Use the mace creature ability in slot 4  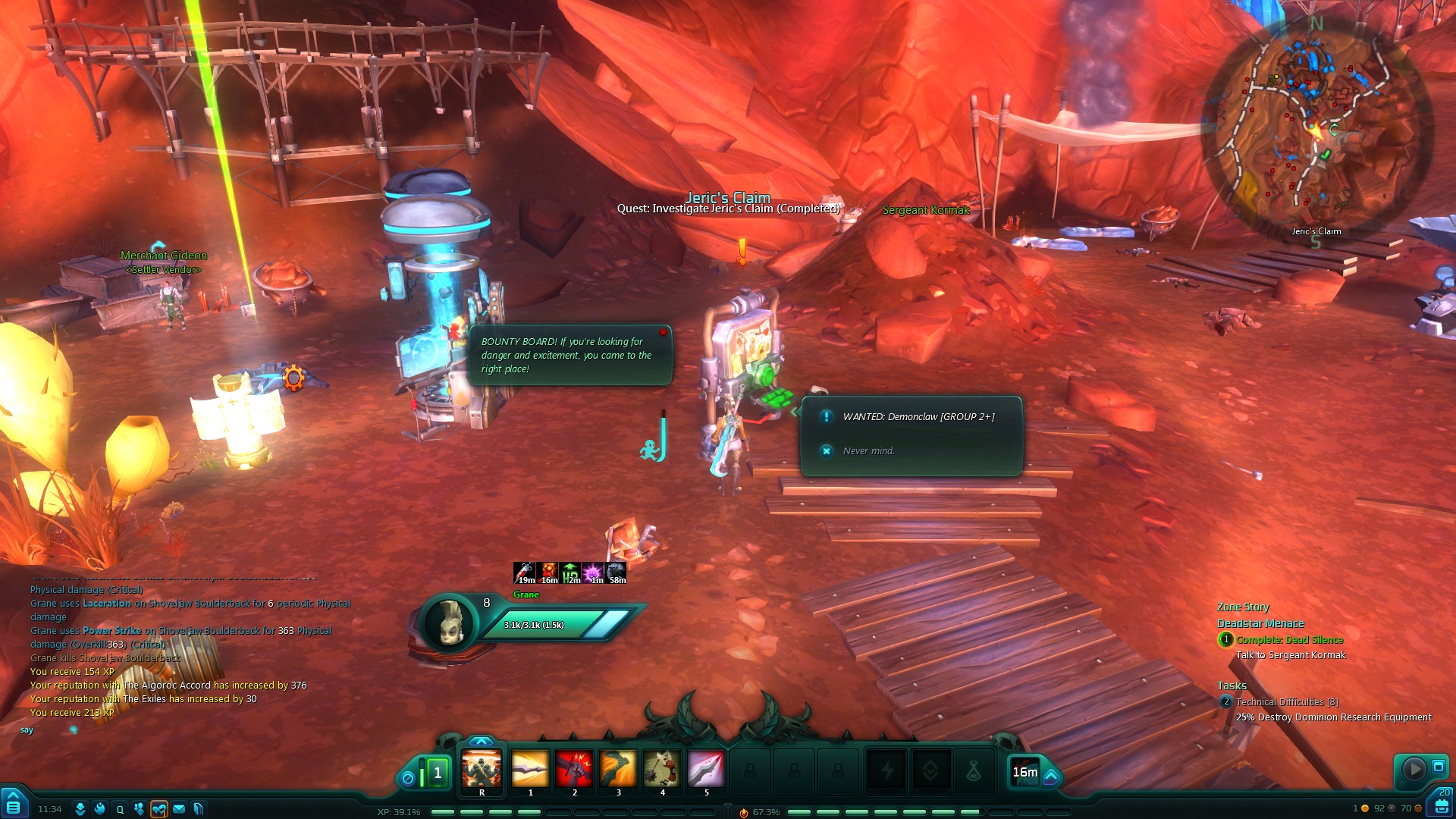pos(662,770)
